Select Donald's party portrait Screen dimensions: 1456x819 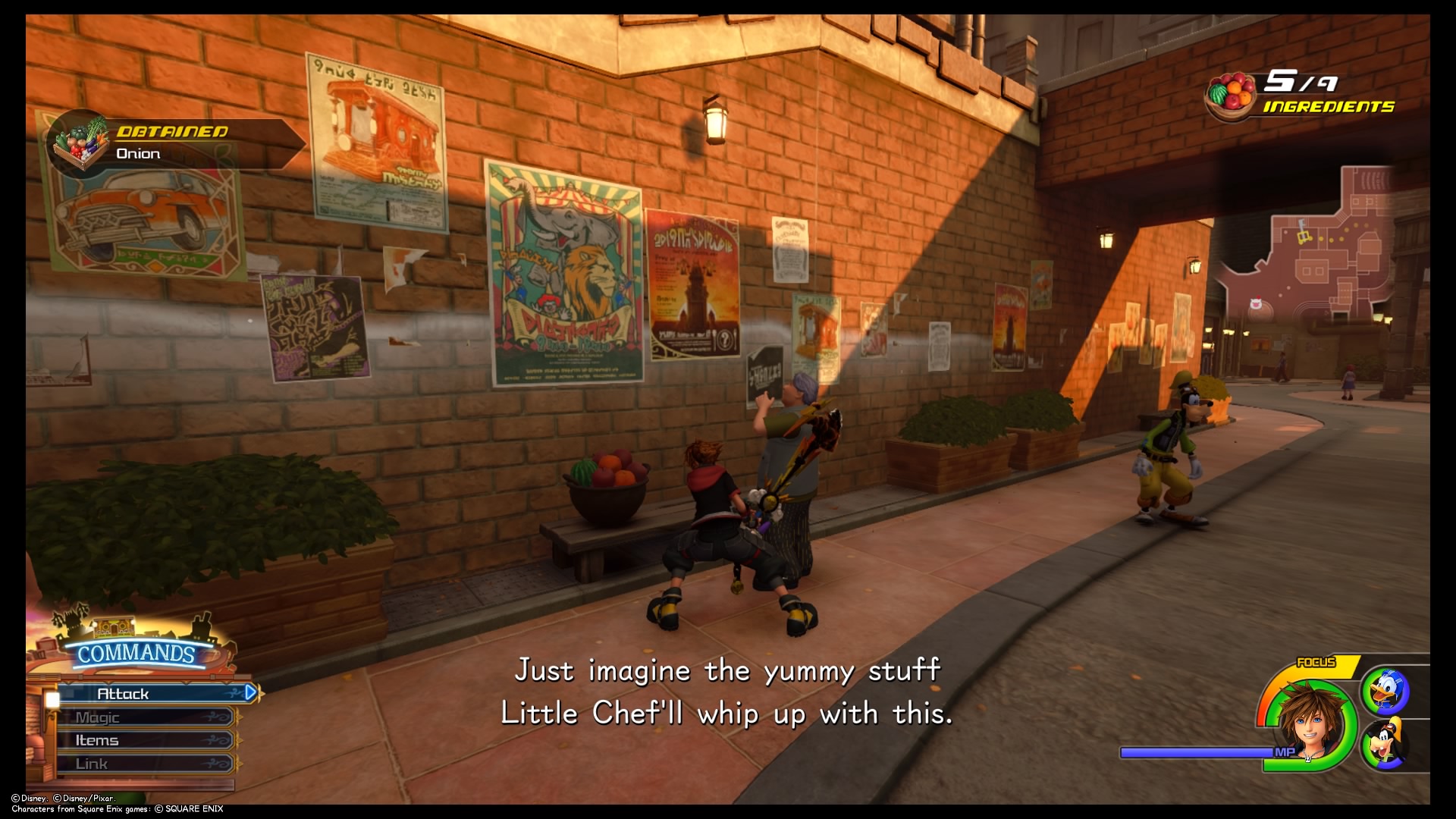pos(1387,691)
